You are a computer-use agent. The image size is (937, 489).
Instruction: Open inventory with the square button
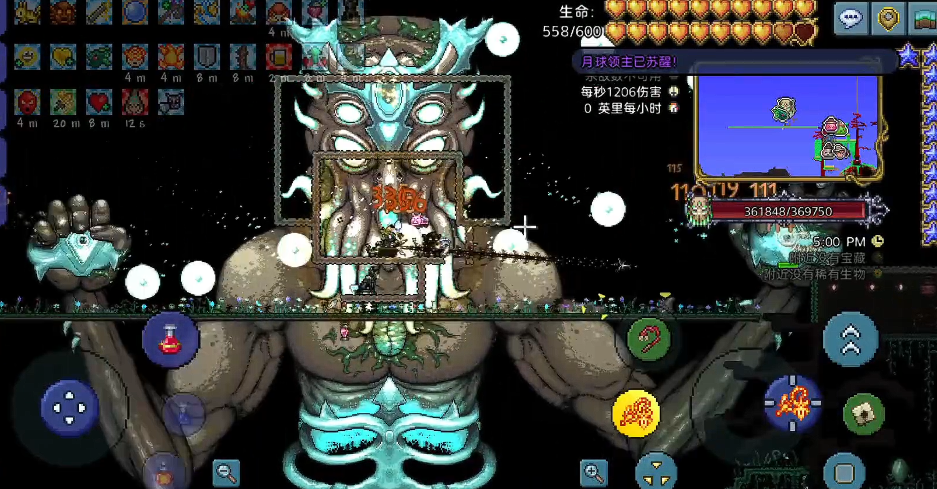(x=844, y=471)
